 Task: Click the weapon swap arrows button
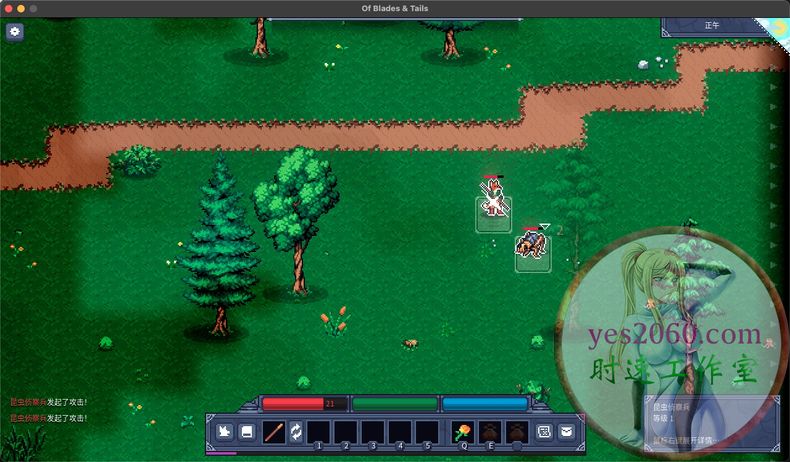pos(297,432)
